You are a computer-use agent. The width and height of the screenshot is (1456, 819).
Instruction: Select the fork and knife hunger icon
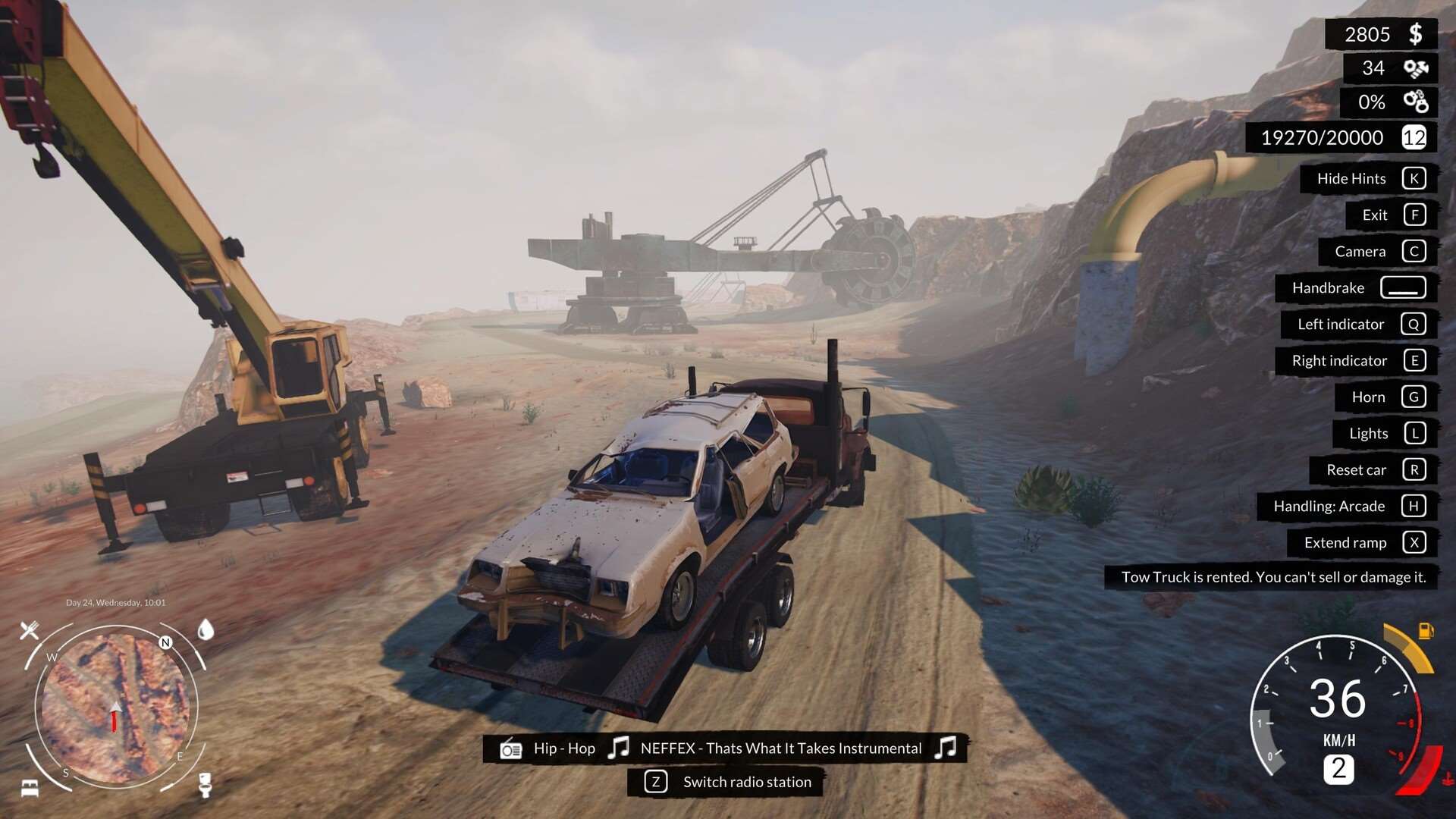[x=30, y=630]
